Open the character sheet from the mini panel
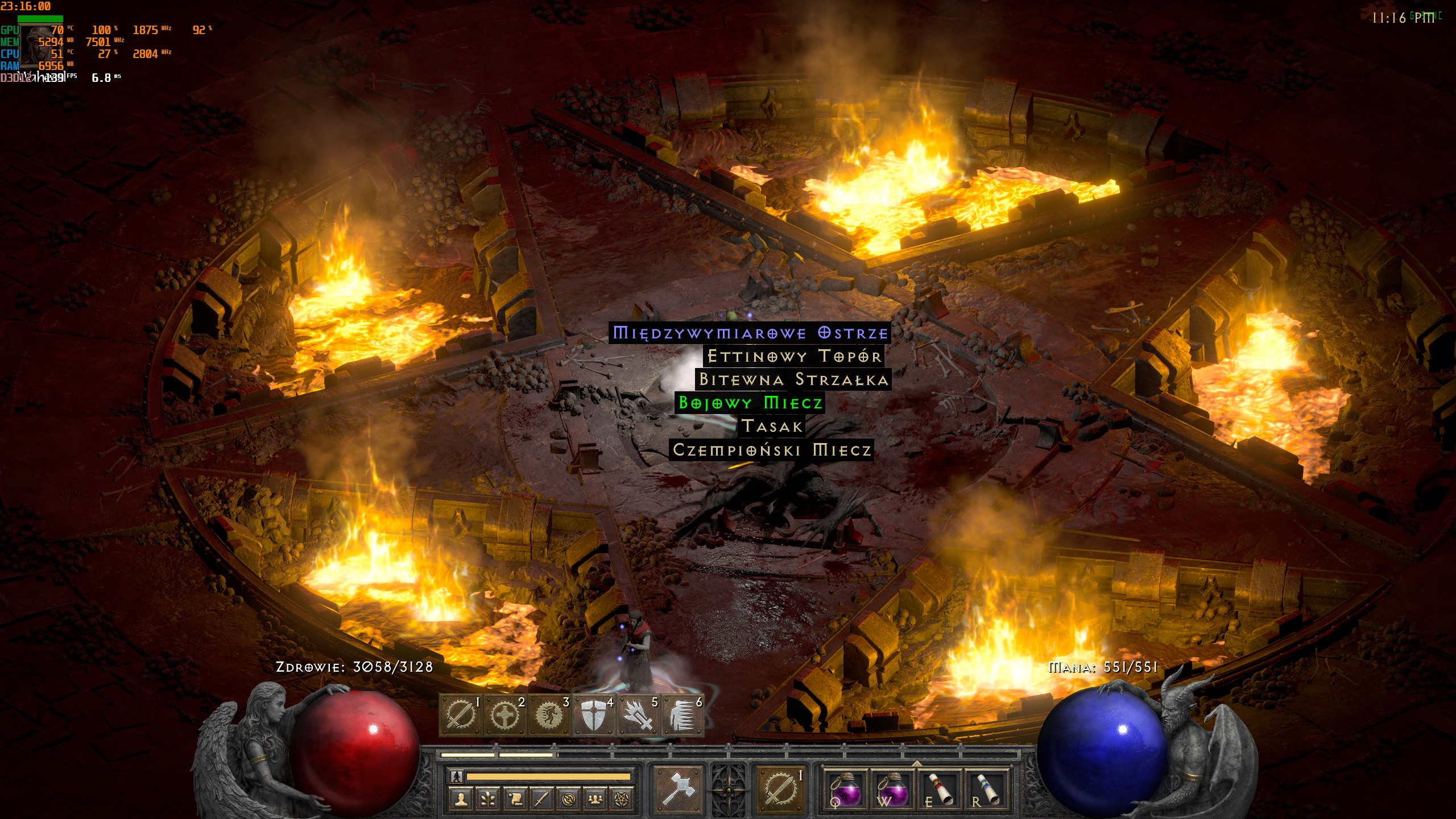The width and height of the screenshot is (1456, 819). coord(461,799)
